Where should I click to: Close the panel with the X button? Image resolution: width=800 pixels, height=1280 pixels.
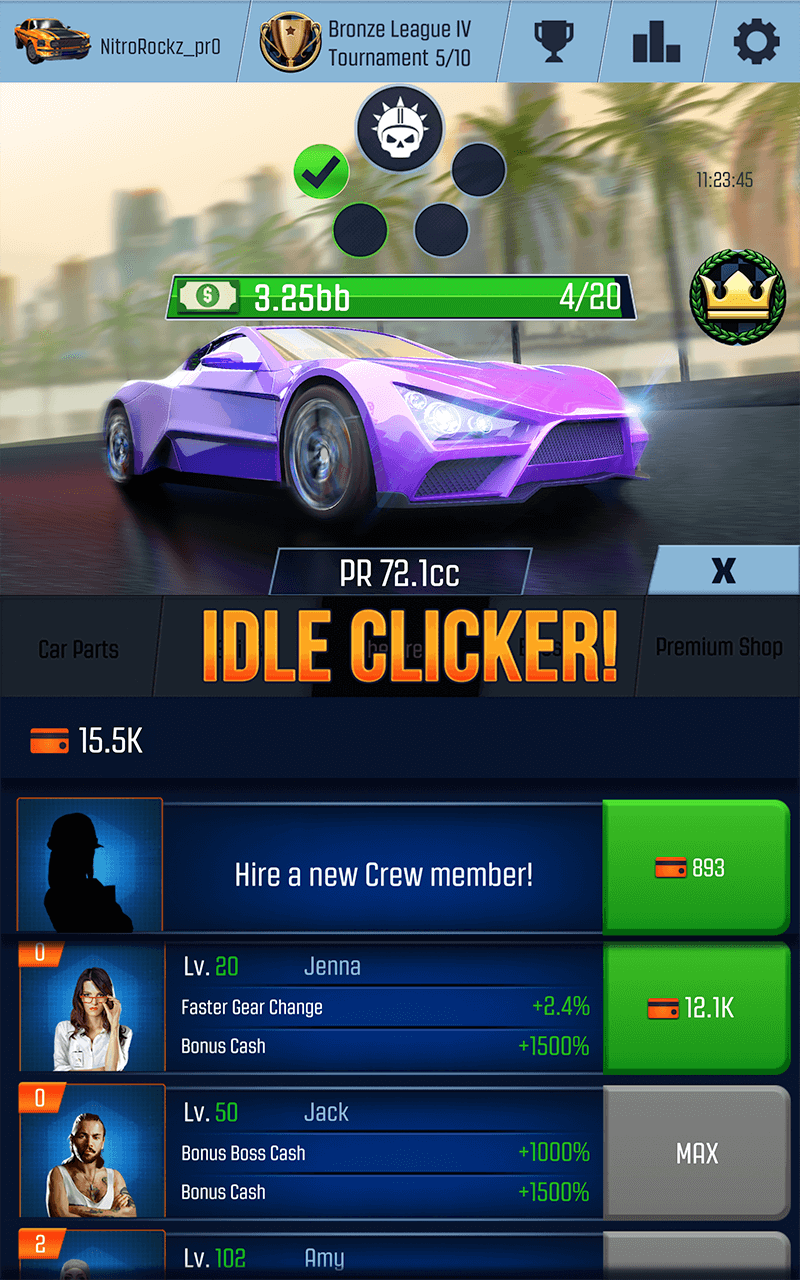723,571
